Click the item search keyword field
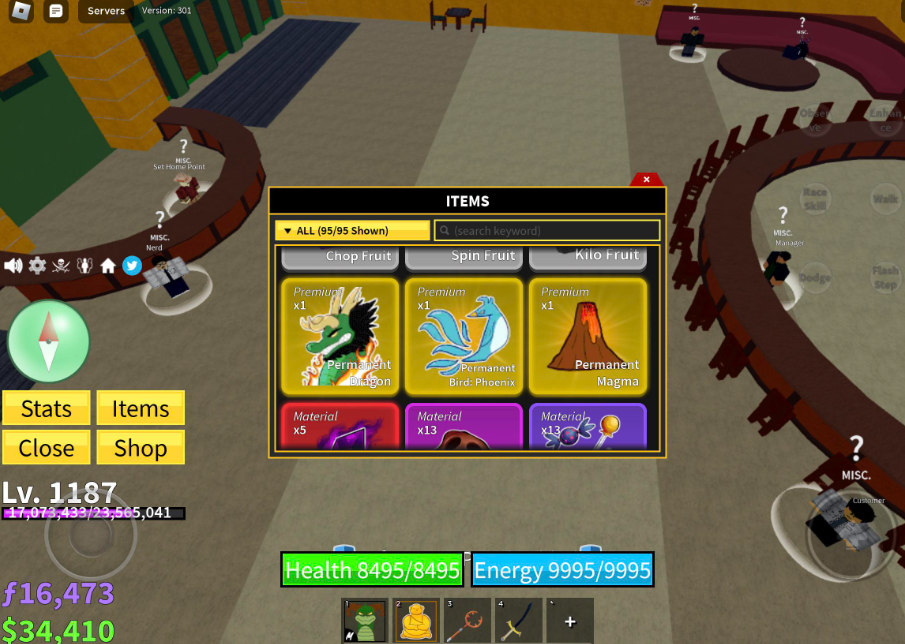The width and height of the screenshot is (905, 644). point(547,230)
